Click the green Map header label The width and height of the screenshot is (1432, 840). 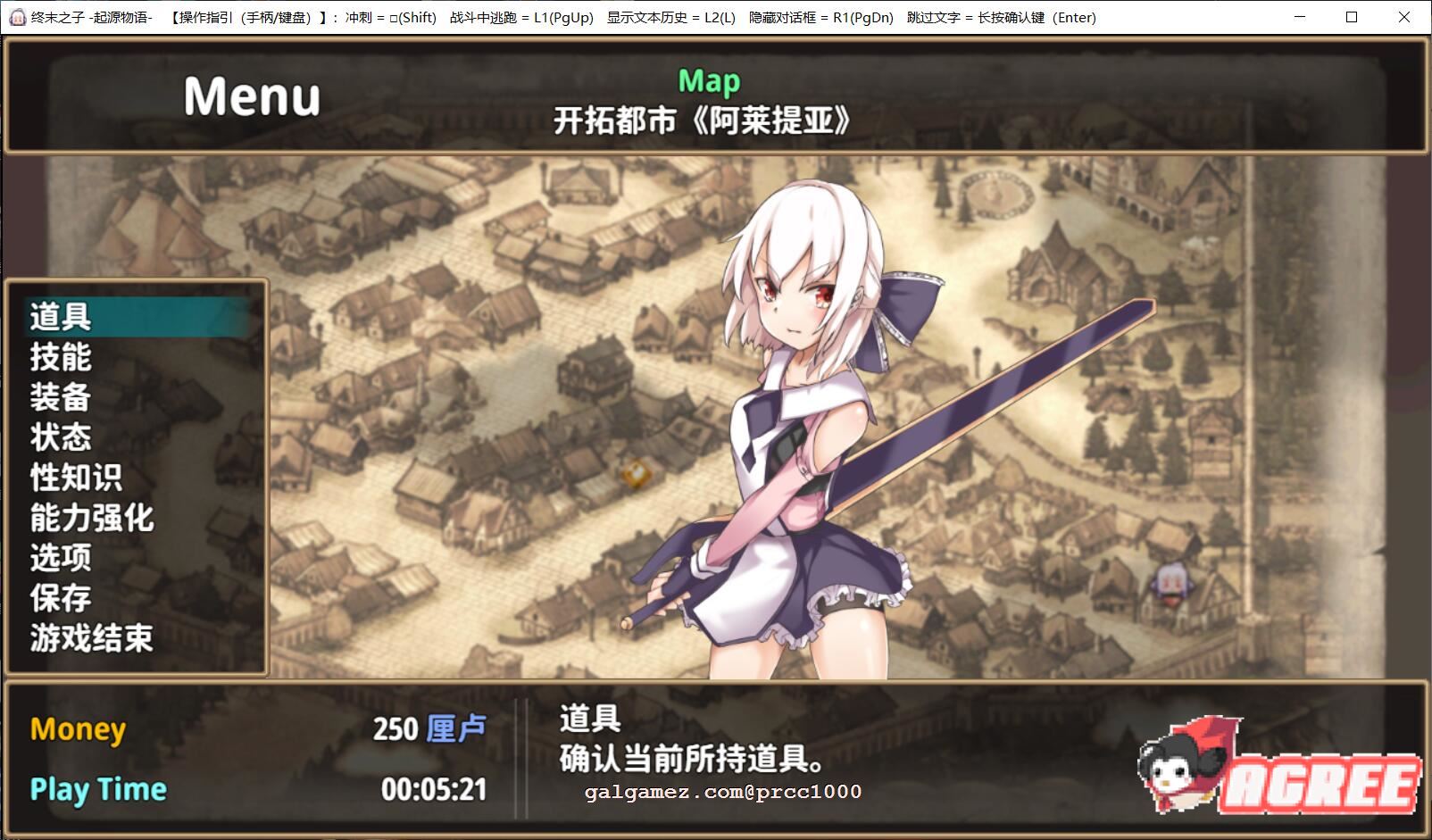(708, 80)
